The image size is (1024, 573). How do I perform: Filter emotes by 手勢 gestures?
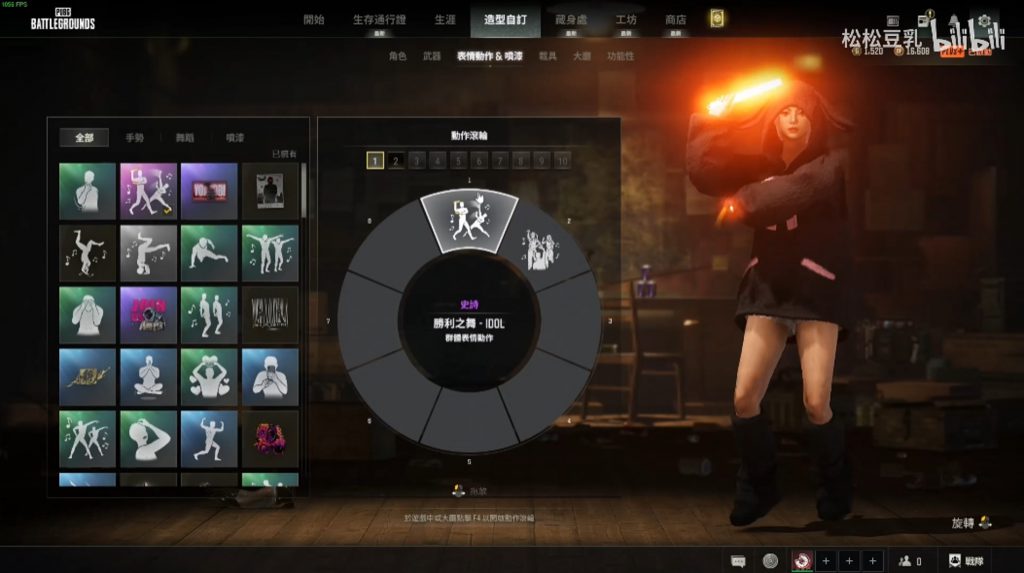(134, 138)
